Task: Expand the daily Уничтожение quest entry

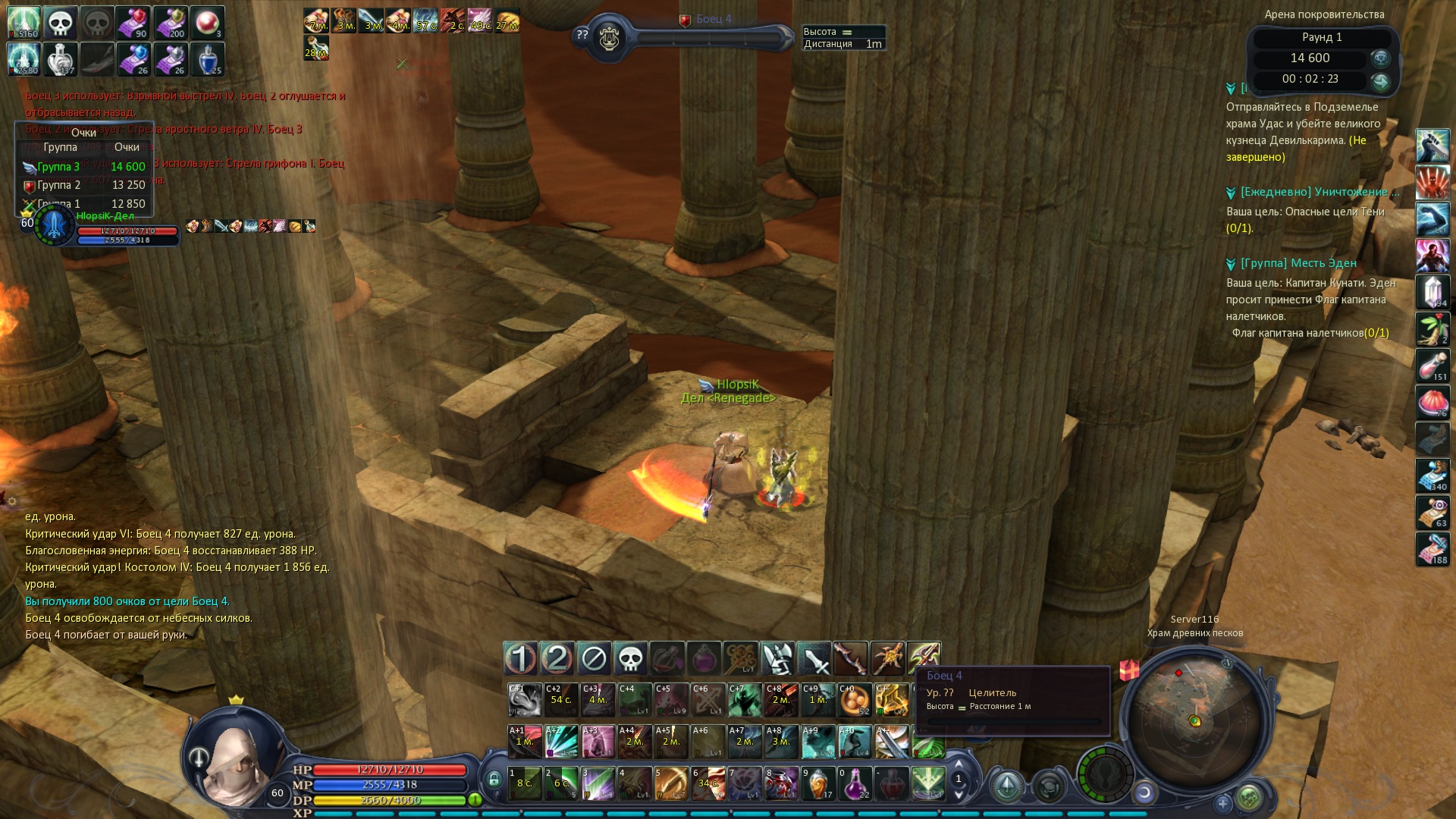Action: coord(1319,192)
